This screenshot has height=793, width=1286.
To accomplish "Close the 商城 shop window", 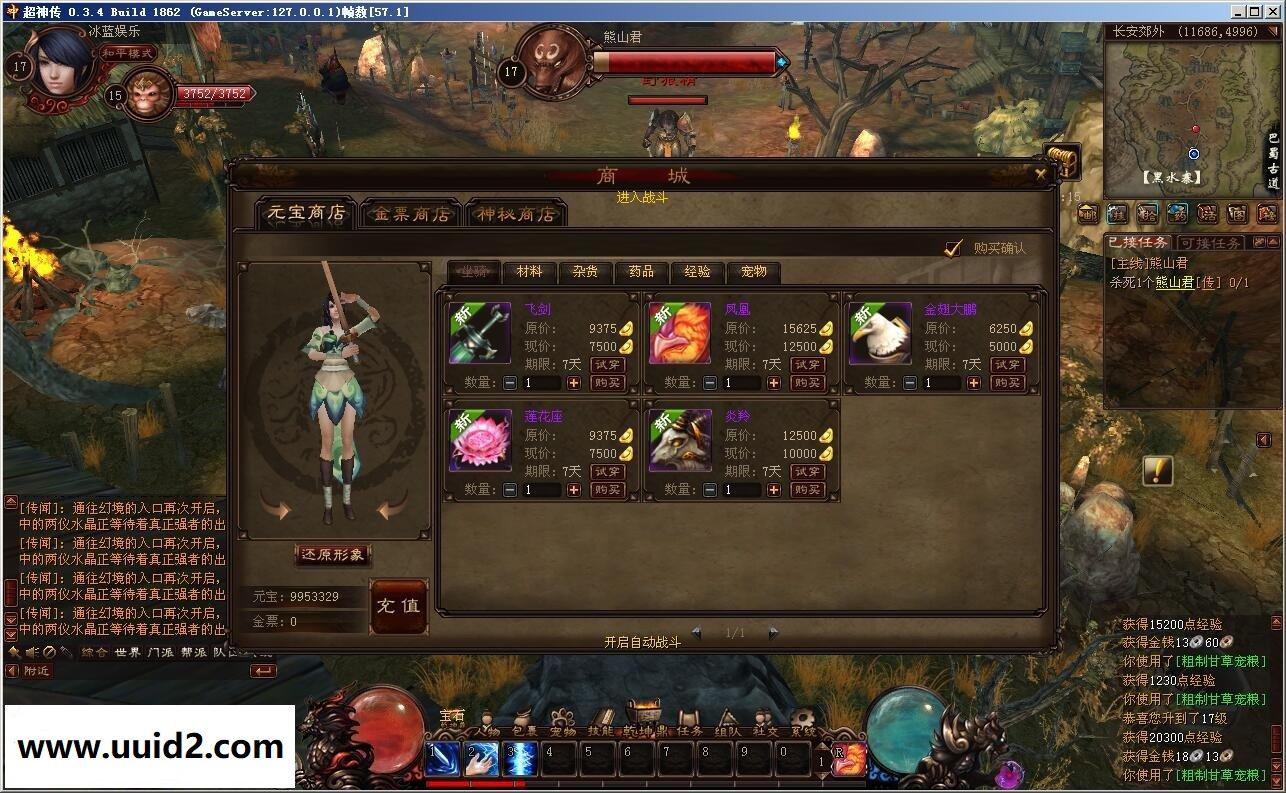I will tap(1041, 174).
